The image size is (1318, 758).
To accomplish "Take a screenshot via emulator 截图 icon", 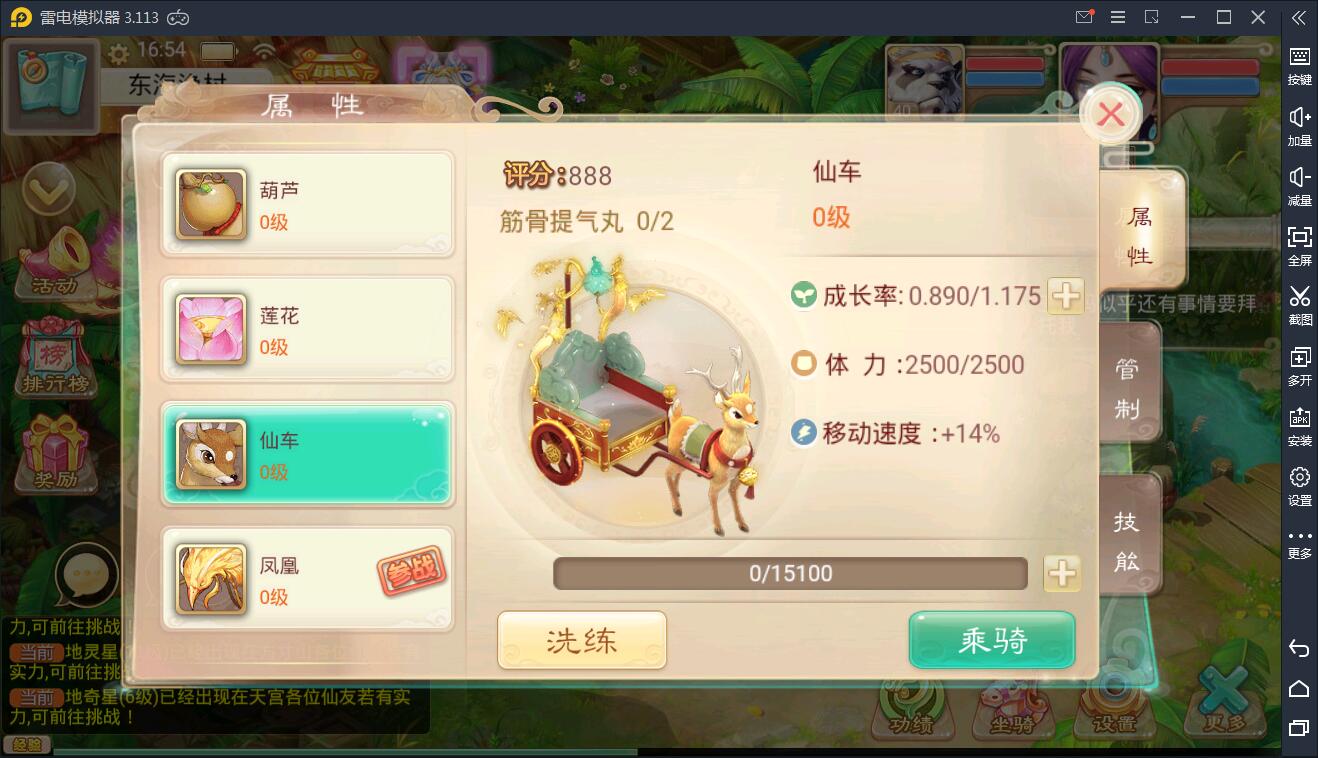I will (x=1299, y=305).
